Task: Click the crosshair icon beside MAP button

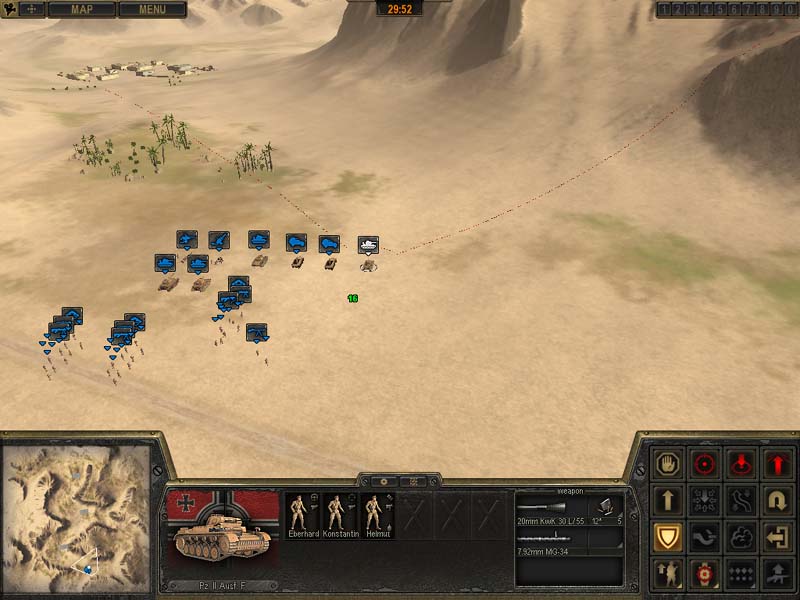Action: click(31, 9)
